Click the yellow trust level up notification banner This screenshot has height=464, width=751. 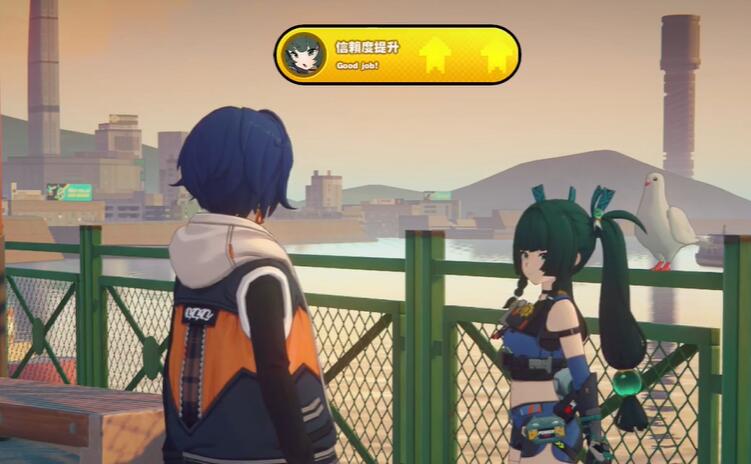click(397, 55)
